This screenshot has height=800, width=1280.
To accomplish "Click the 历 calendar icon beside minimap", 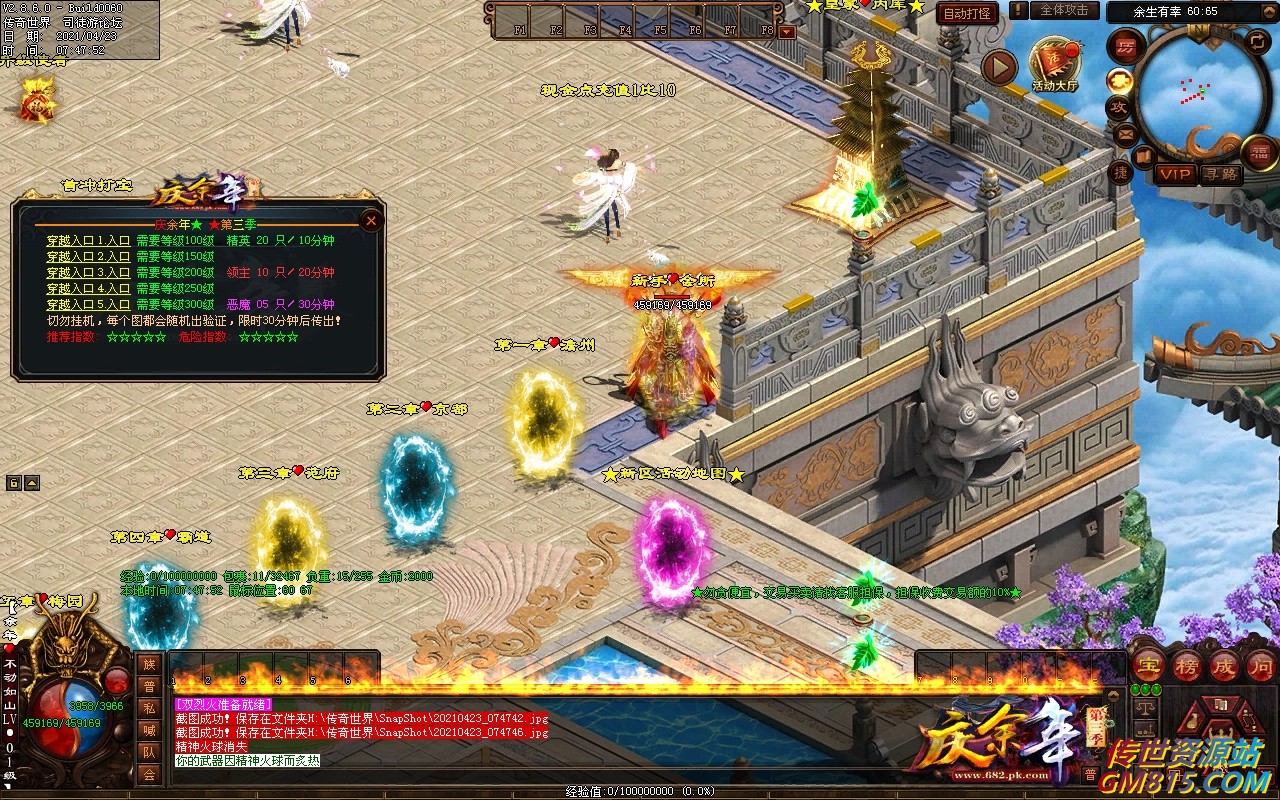I will 1126,48.
